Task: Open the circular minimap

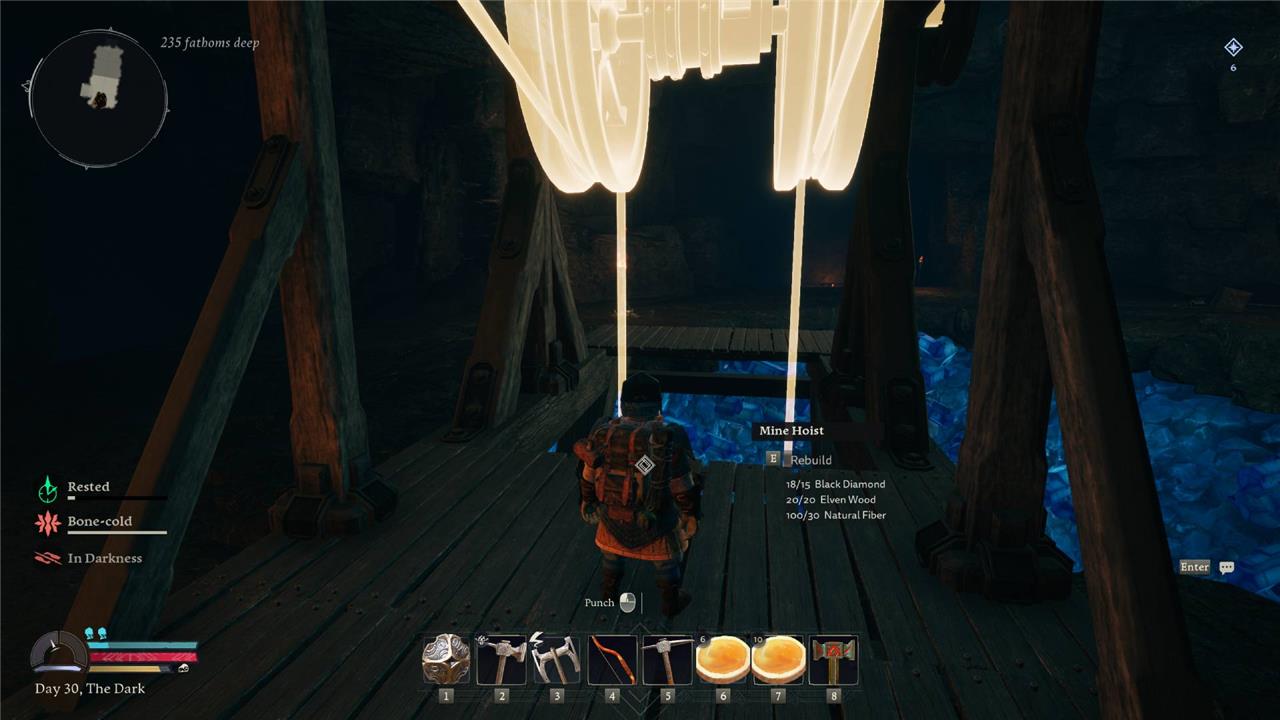Action: 99,97
